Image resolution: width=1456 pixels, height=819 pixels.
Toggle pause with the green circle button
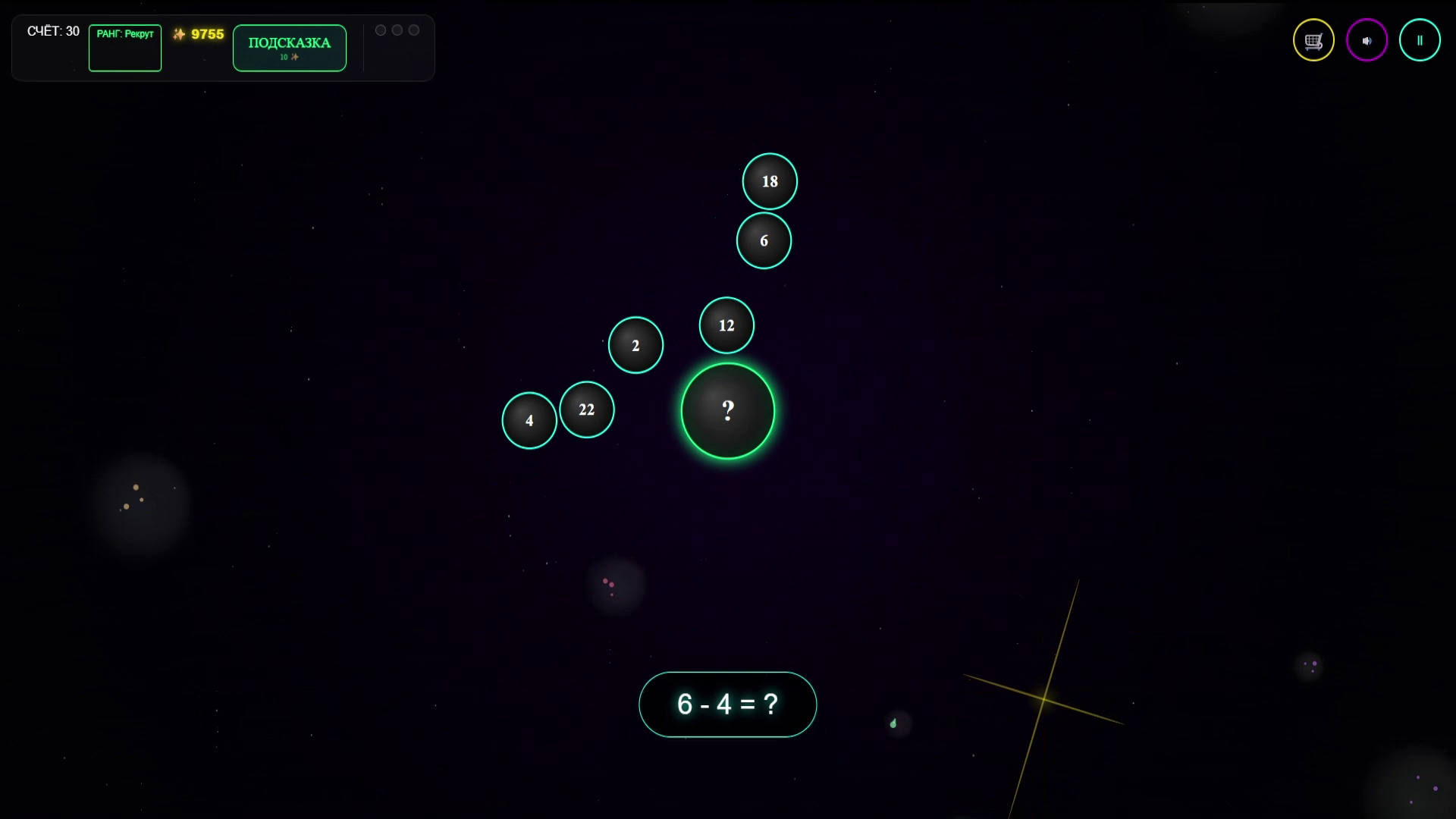(1420, 40)
